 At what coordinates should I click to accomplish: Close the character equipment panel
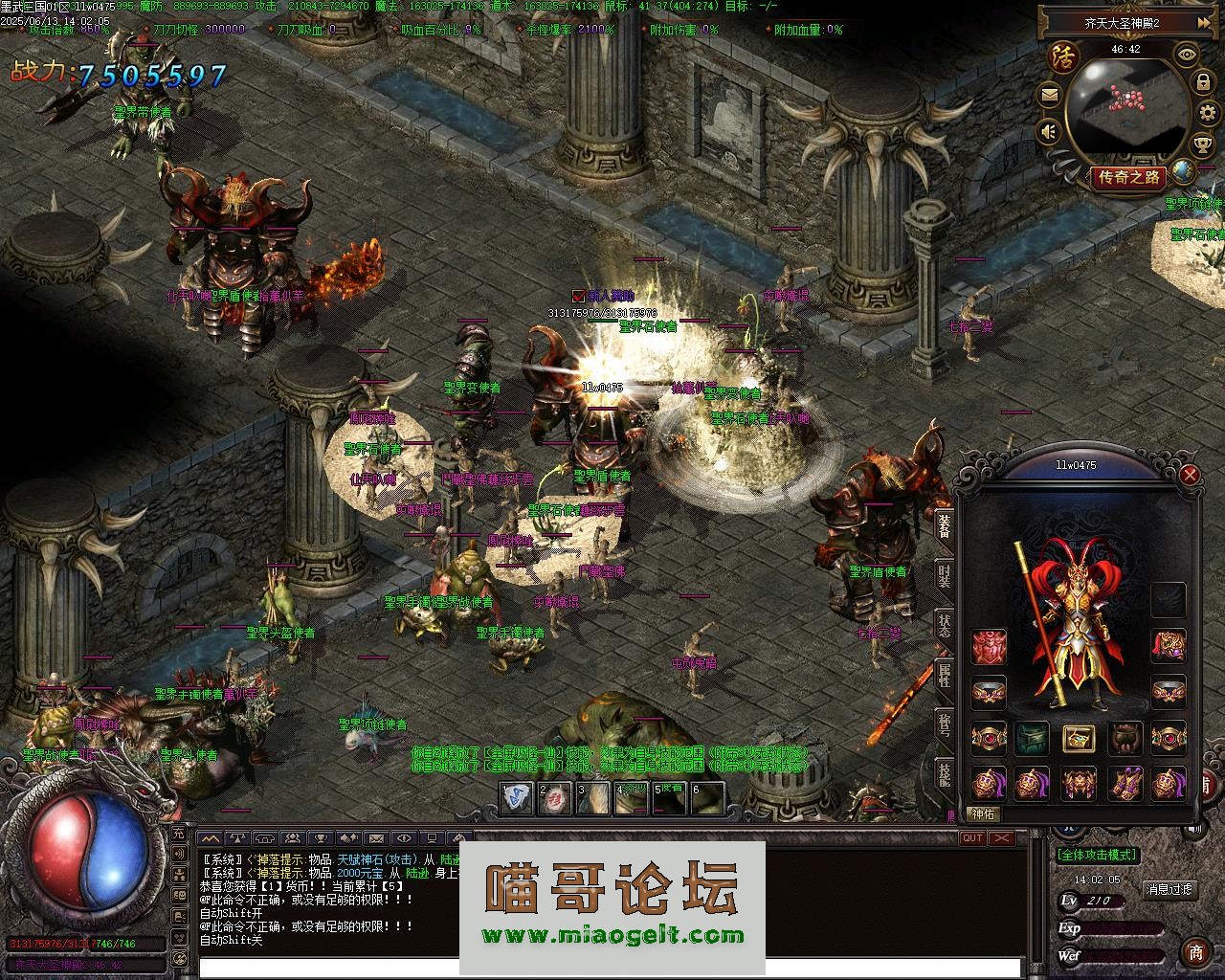1190,475
